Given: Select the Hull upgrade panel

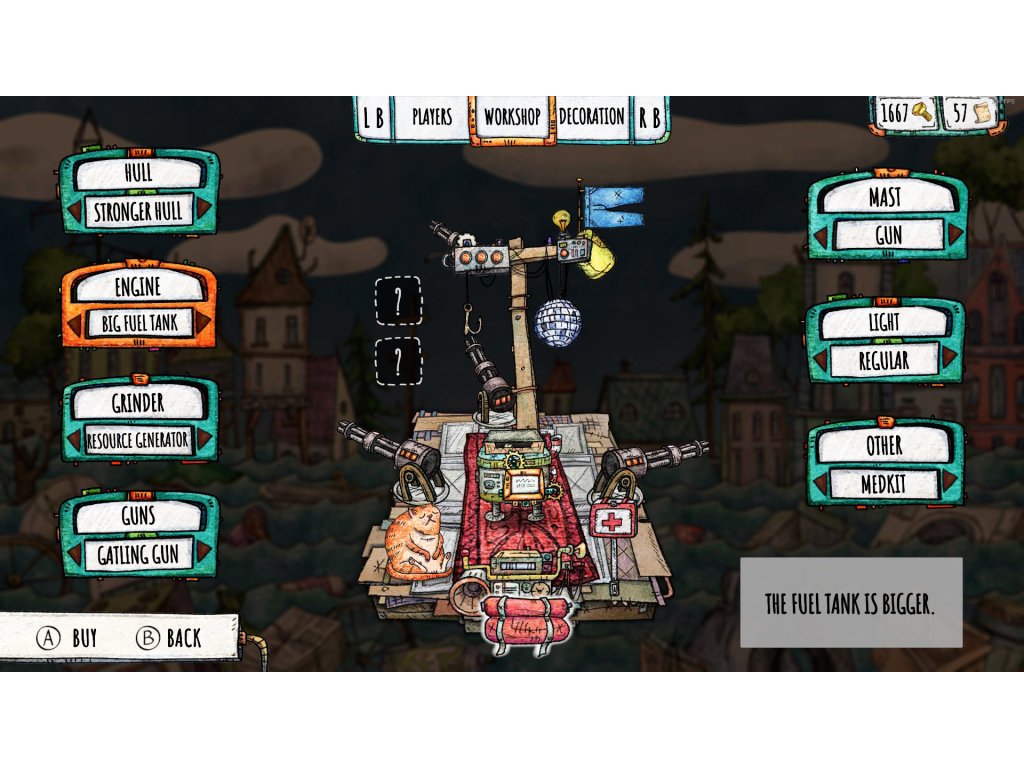Looking at the screenshot, I should pyautogui.click(x=138, y=173).
